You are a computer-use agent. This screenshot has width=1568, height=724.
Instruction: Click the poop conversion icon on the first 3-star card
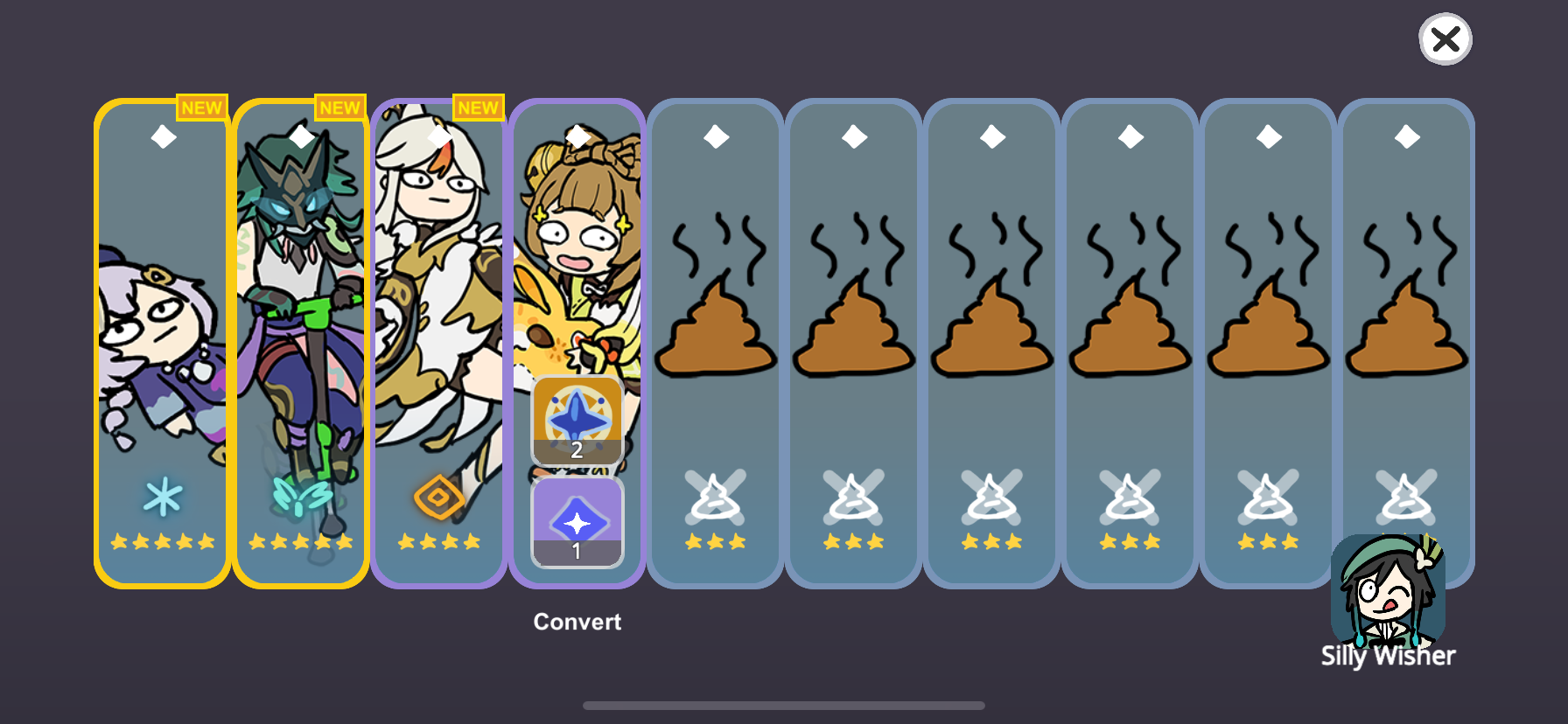(x=716, y=498)
